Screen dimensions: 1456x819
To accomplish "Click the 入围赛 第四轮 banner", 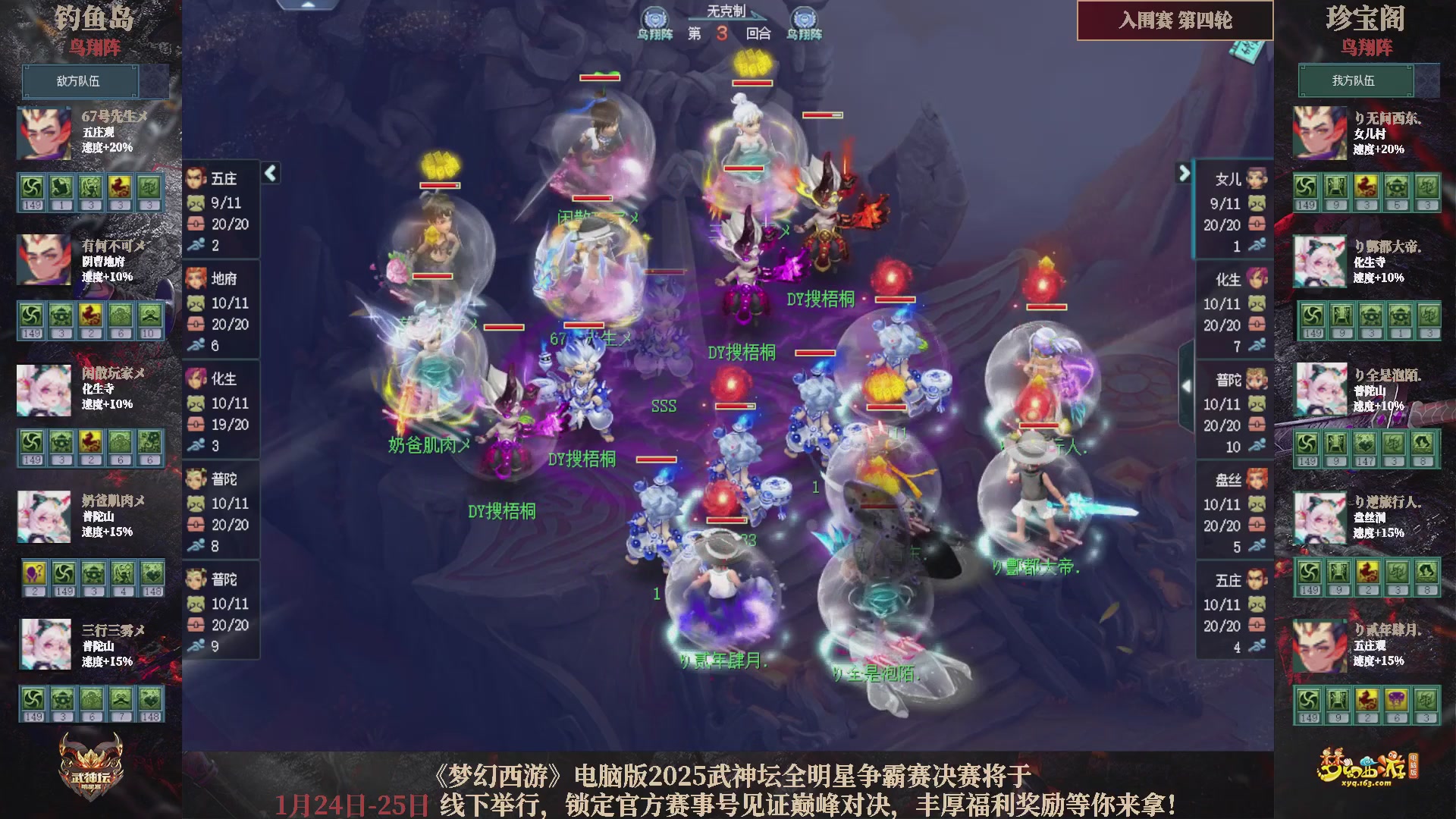I will [1174, 21].
